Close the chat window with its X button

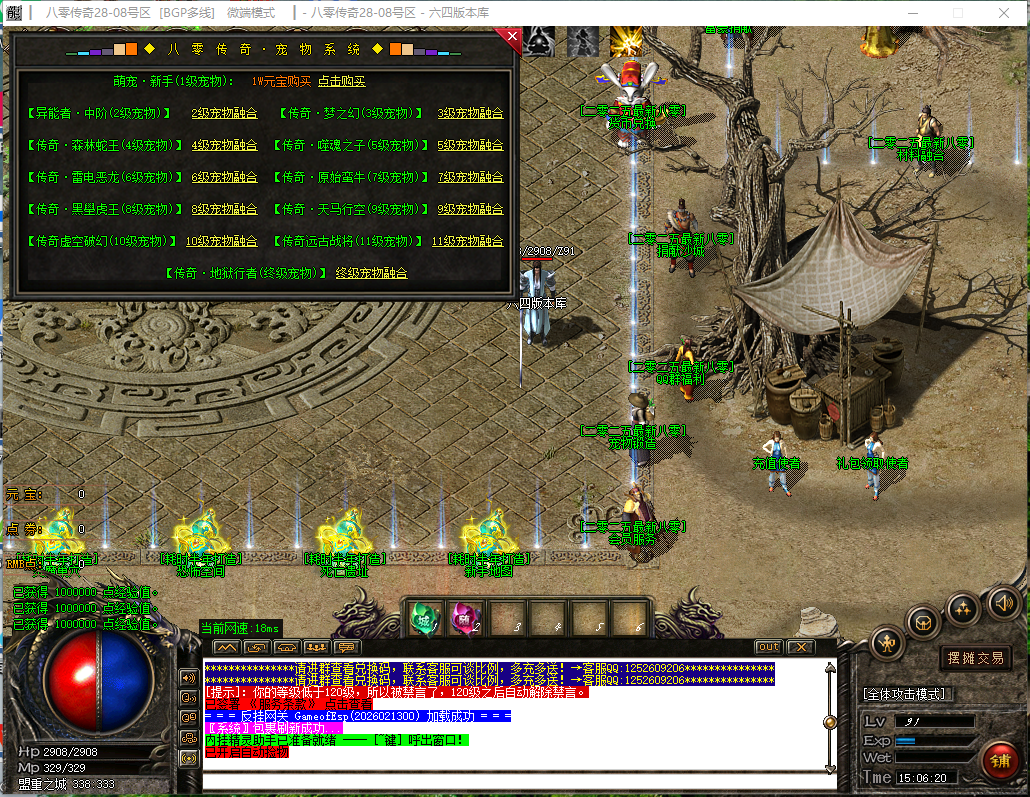coord(800,647)
